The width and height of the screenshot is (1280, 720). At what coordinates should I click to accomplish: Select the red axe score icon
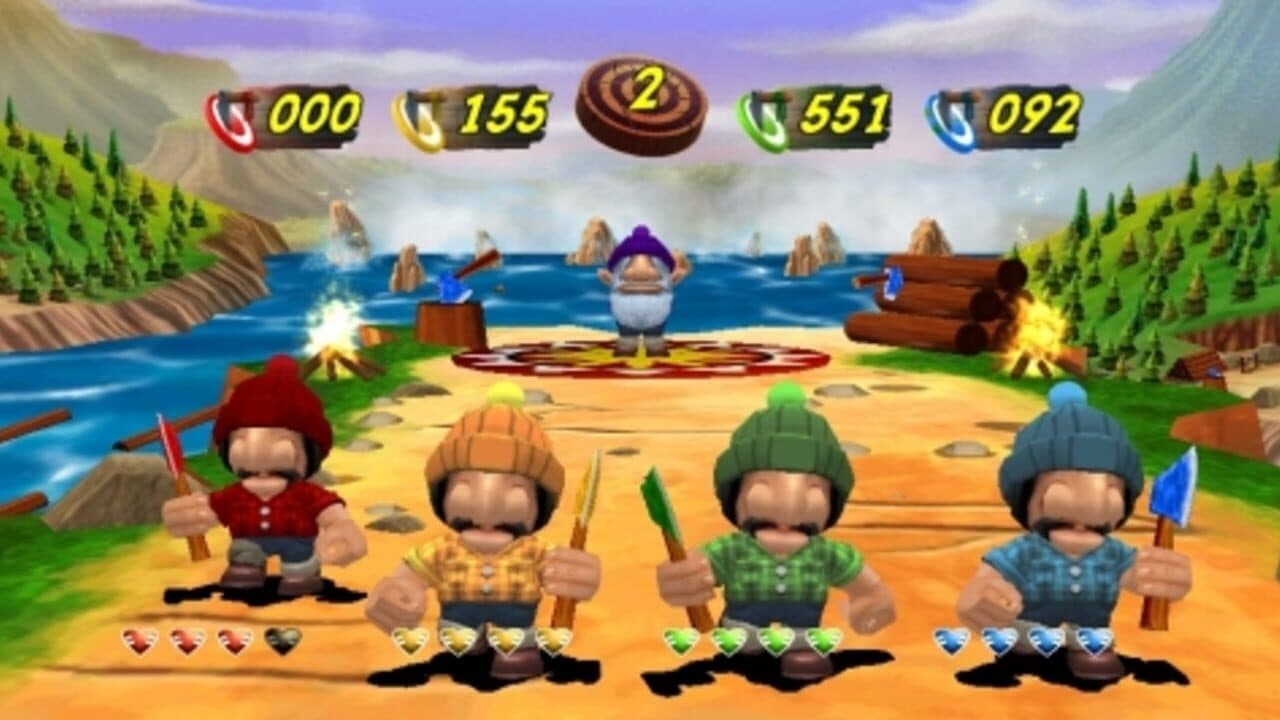click(231, 113)
